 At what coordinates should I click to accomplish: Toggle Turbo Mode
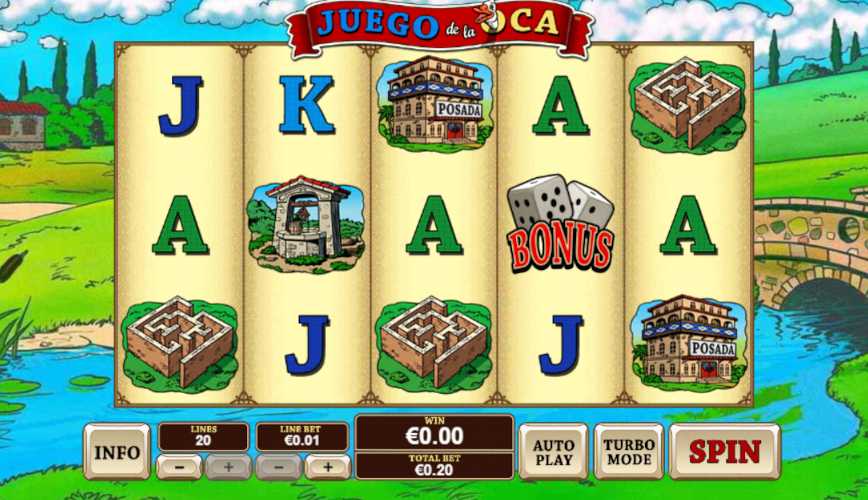[x=629, y=452]
